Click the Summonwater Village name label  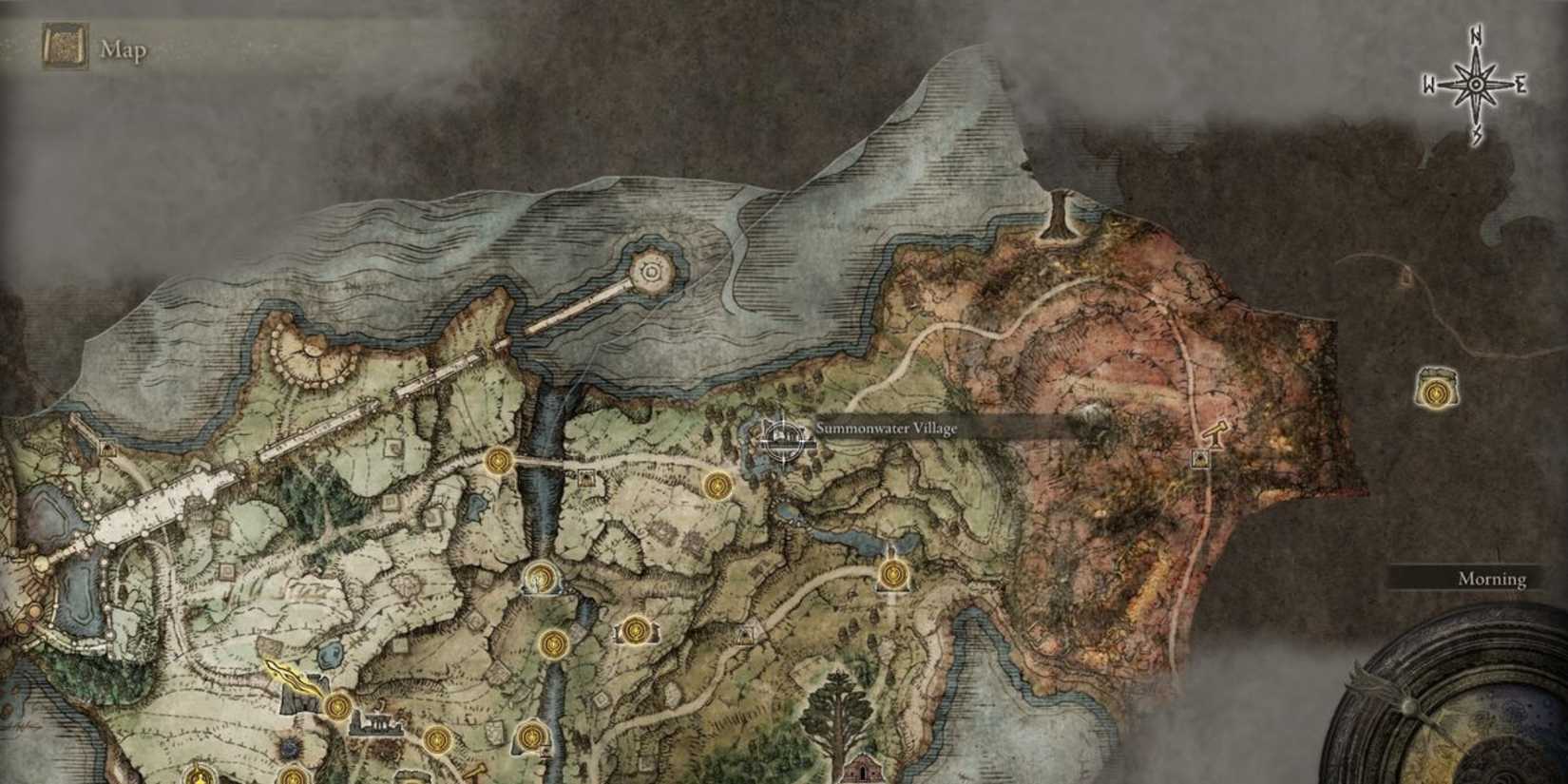pyautogui.click(x=888, y=429)
